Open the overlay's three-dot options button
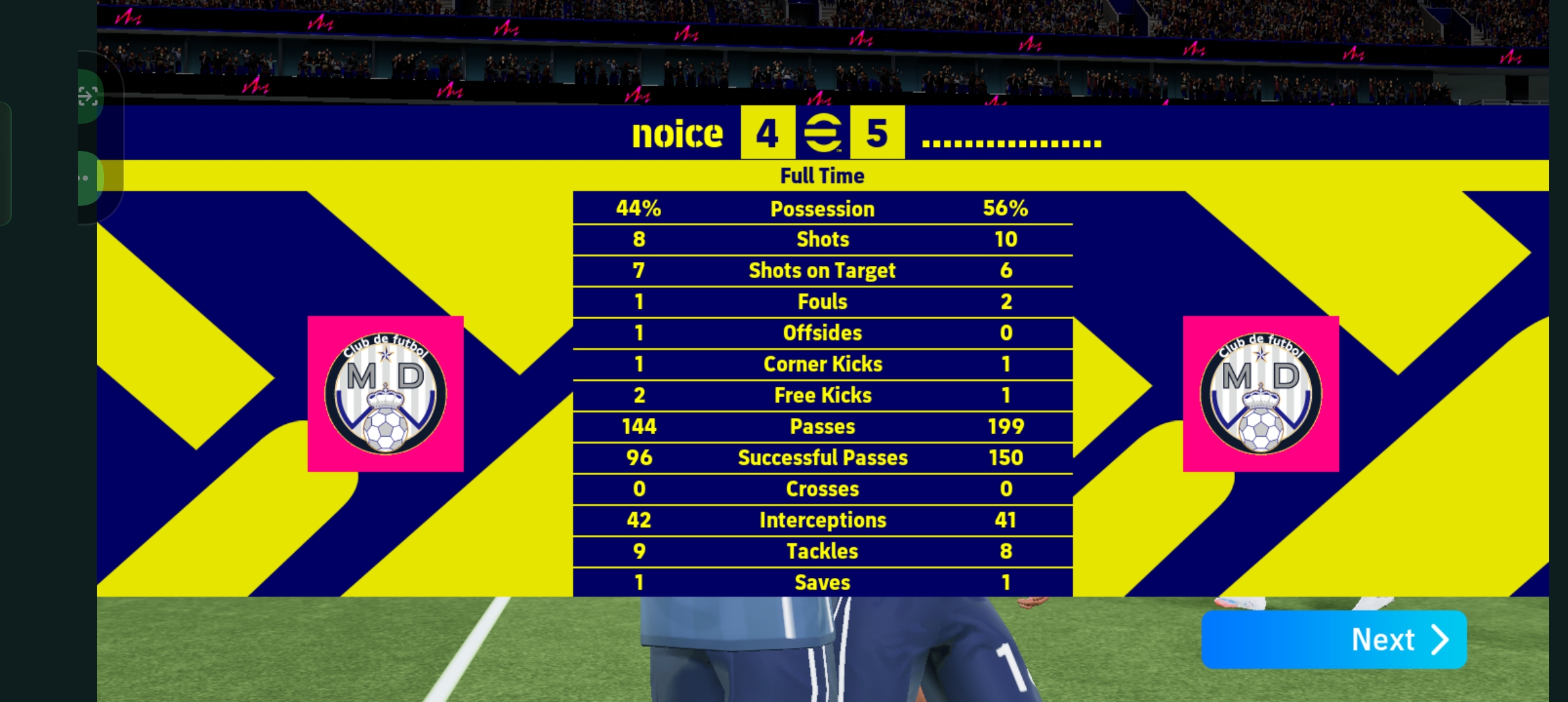This screenshot has height=702, width=1568. click(85, 178)
